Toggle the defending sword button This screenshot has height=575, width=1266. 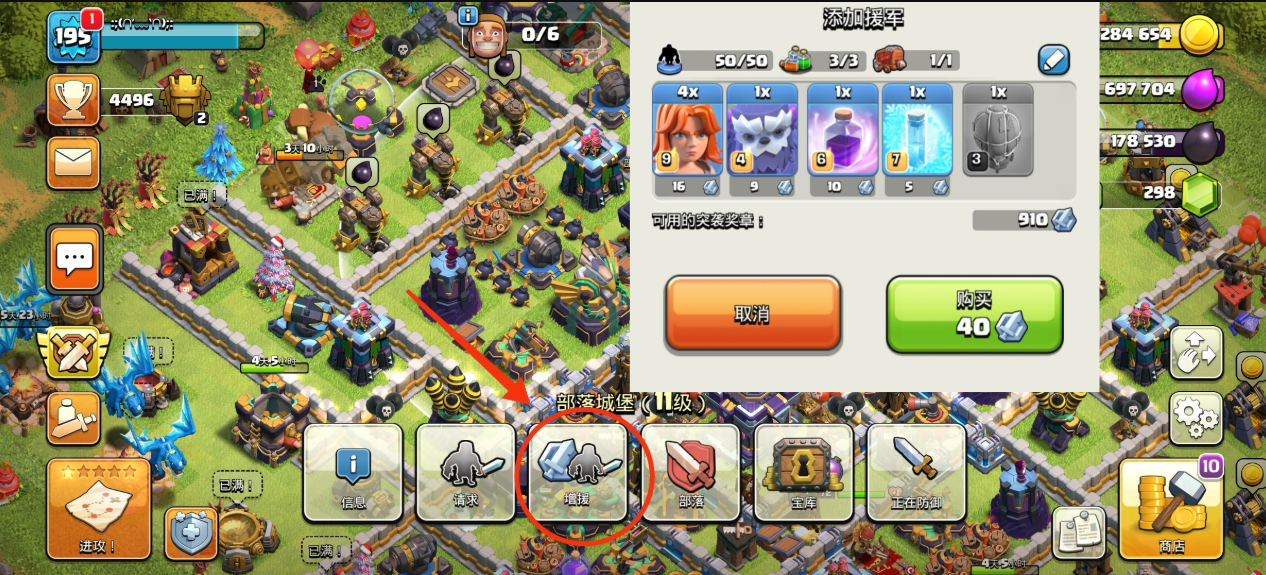point(916,473)
